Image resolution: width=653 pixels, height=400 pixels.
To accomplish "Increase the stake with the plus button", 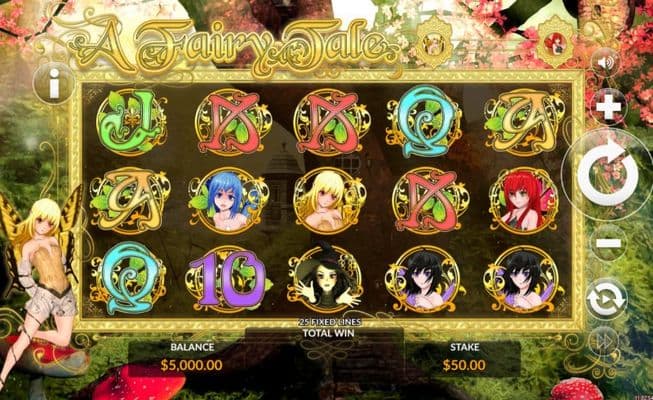I will pyautogui.click(x=608, y=105).
